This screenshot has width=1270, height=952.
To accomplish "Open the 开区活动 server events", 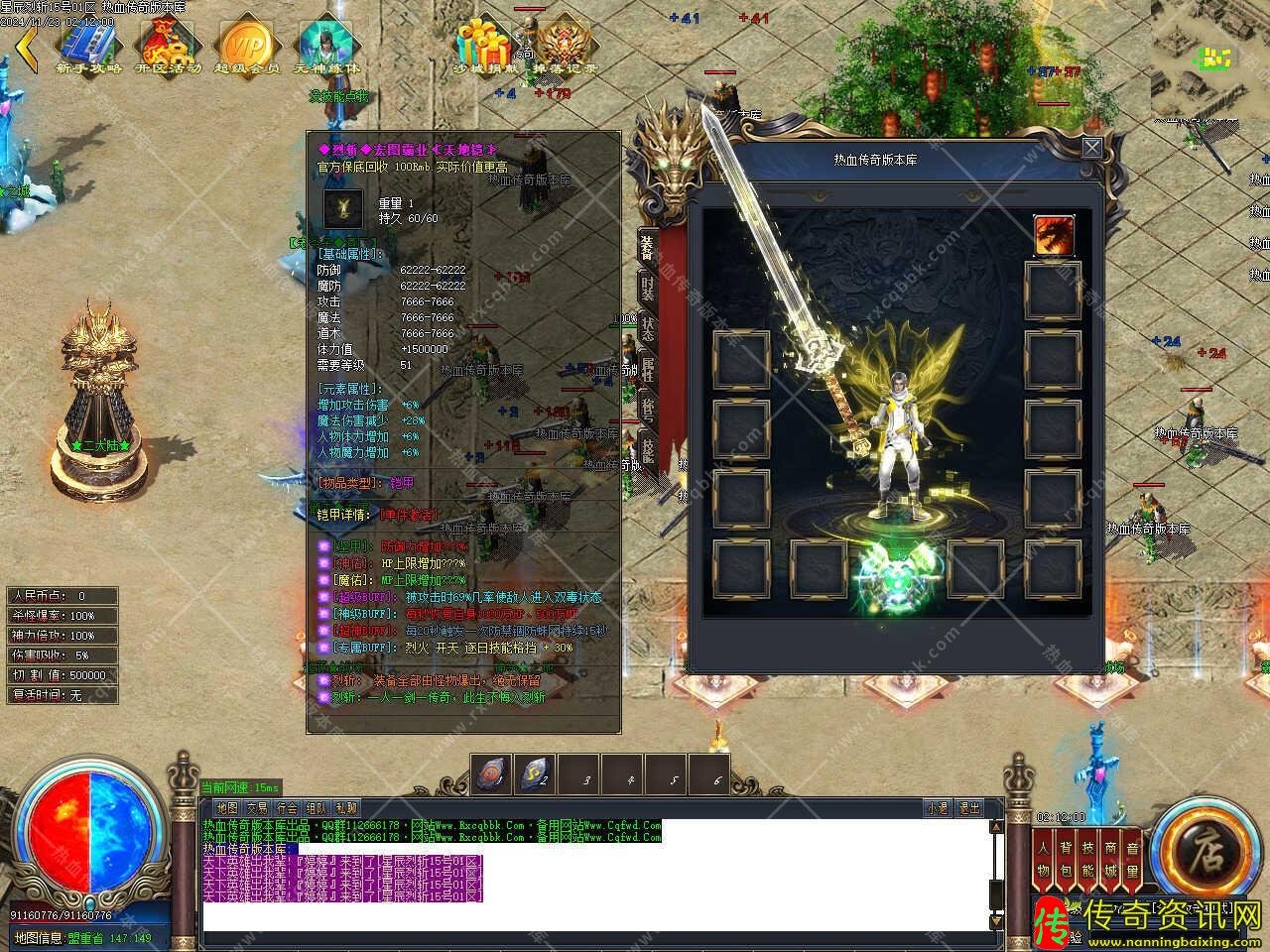I will [167, 45].
